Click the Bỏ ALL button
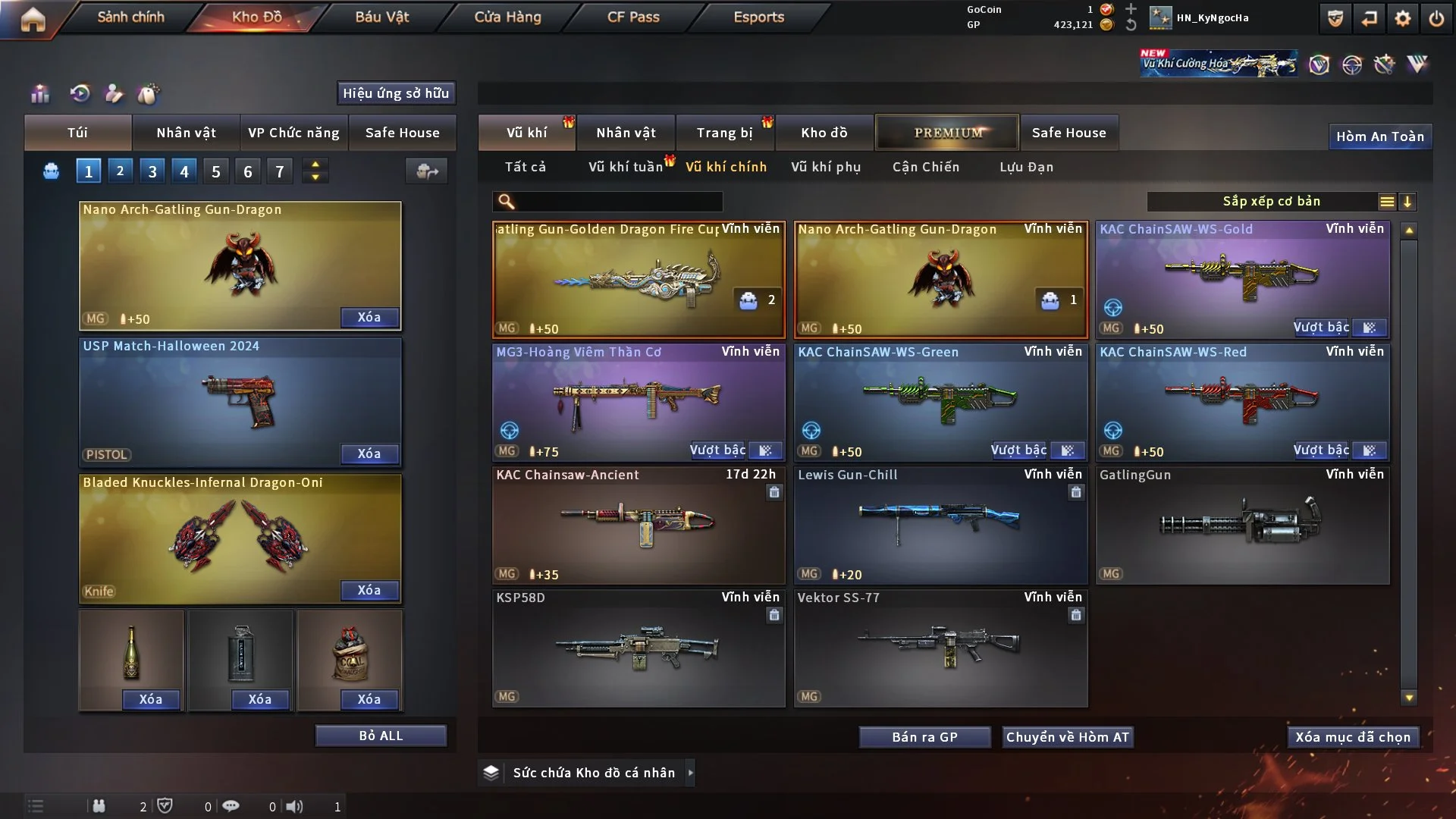The width and height of the screenshot is (1456, 819). (381, 736)
